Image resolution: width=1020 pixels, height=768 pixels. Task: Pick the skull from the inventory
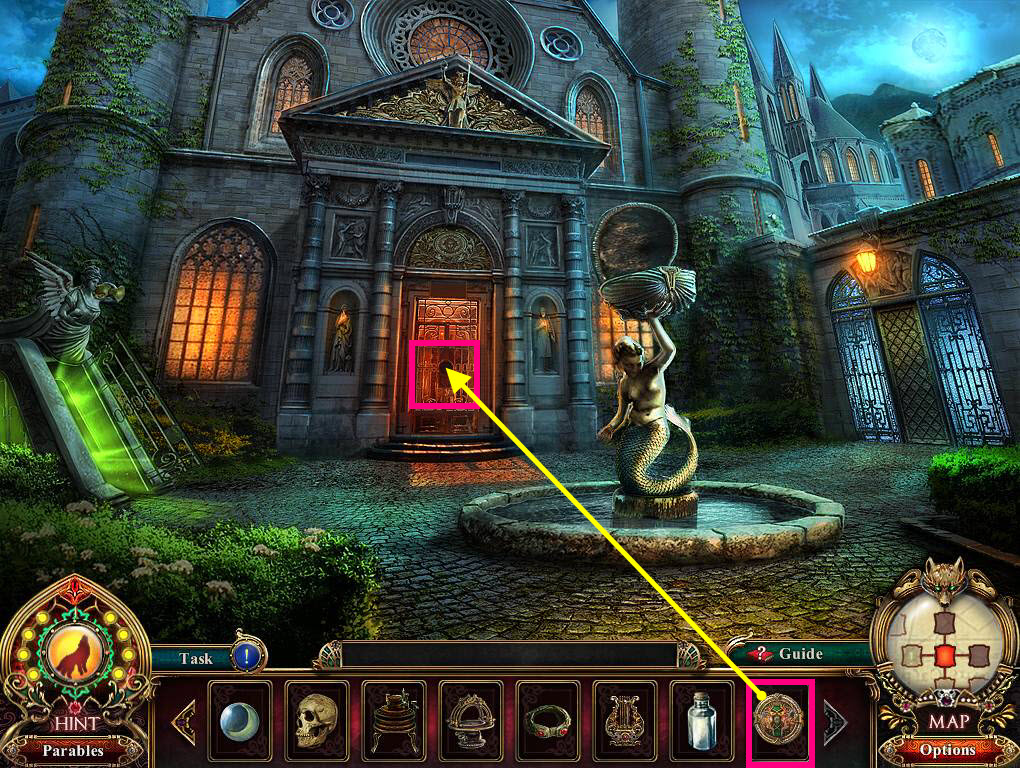(x=316, y=720)
